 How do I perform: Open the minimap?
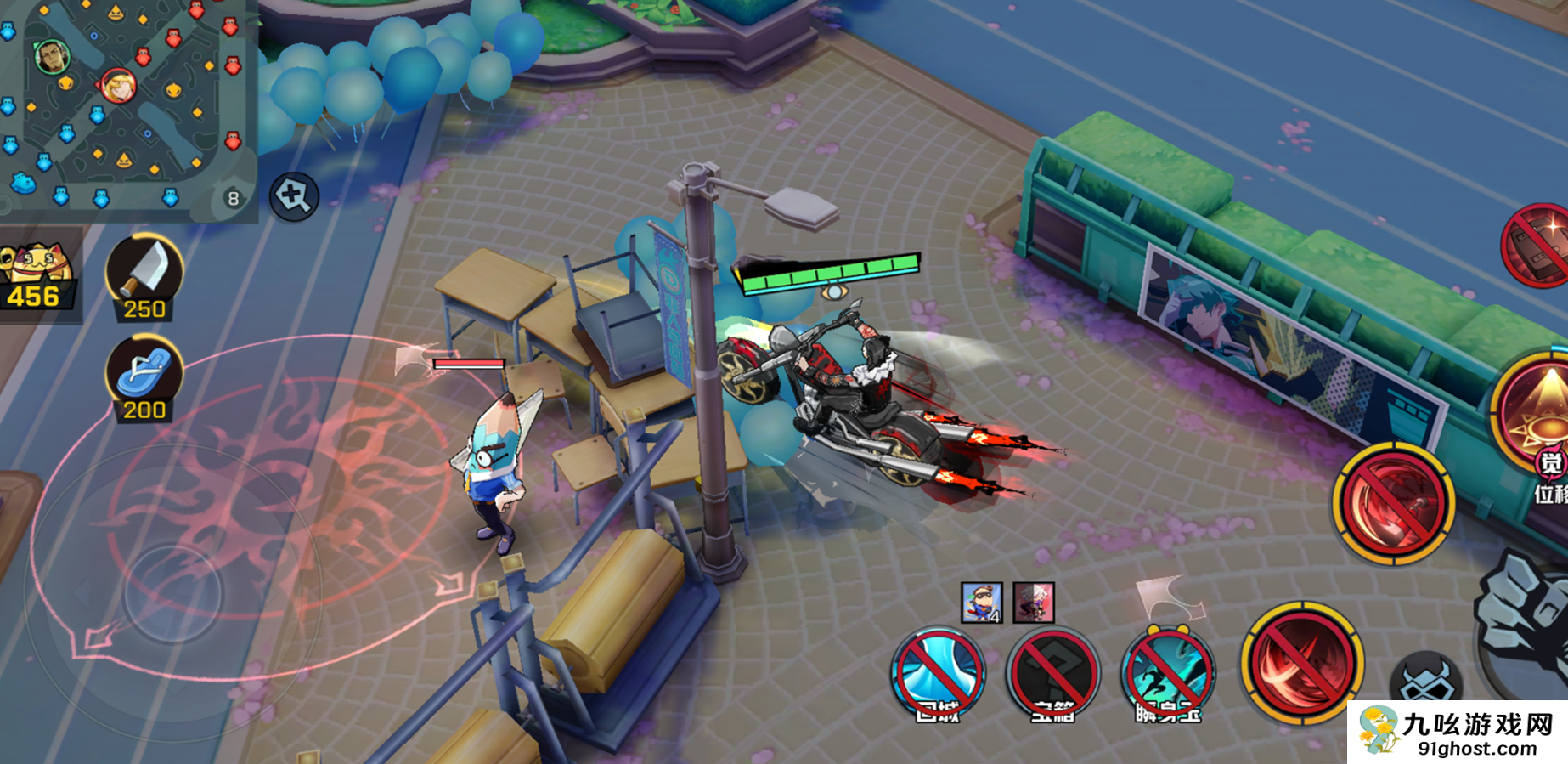click(x=127, y=106)
